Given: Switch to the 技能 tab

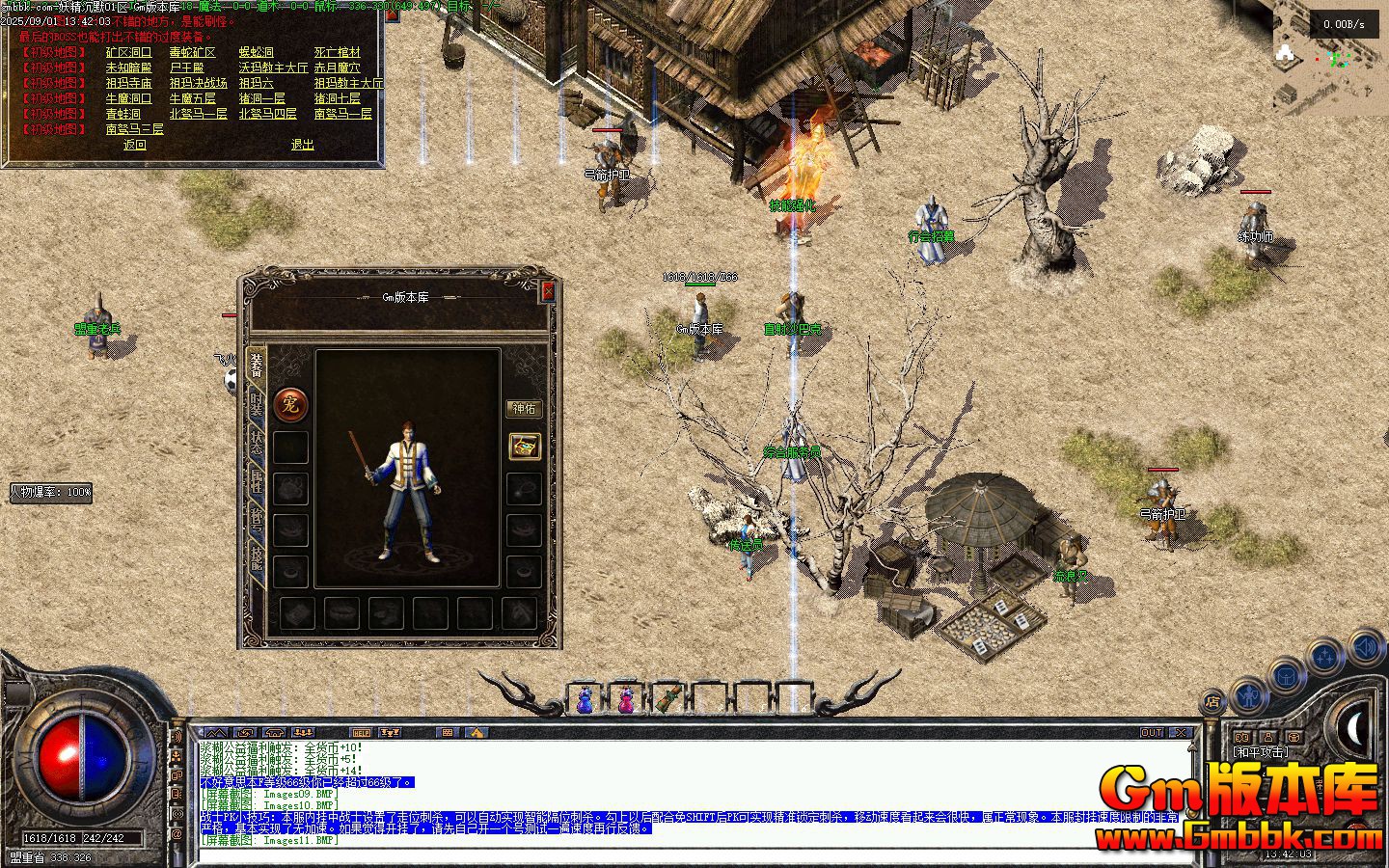Looking at the screenshot, I should 256,556.
